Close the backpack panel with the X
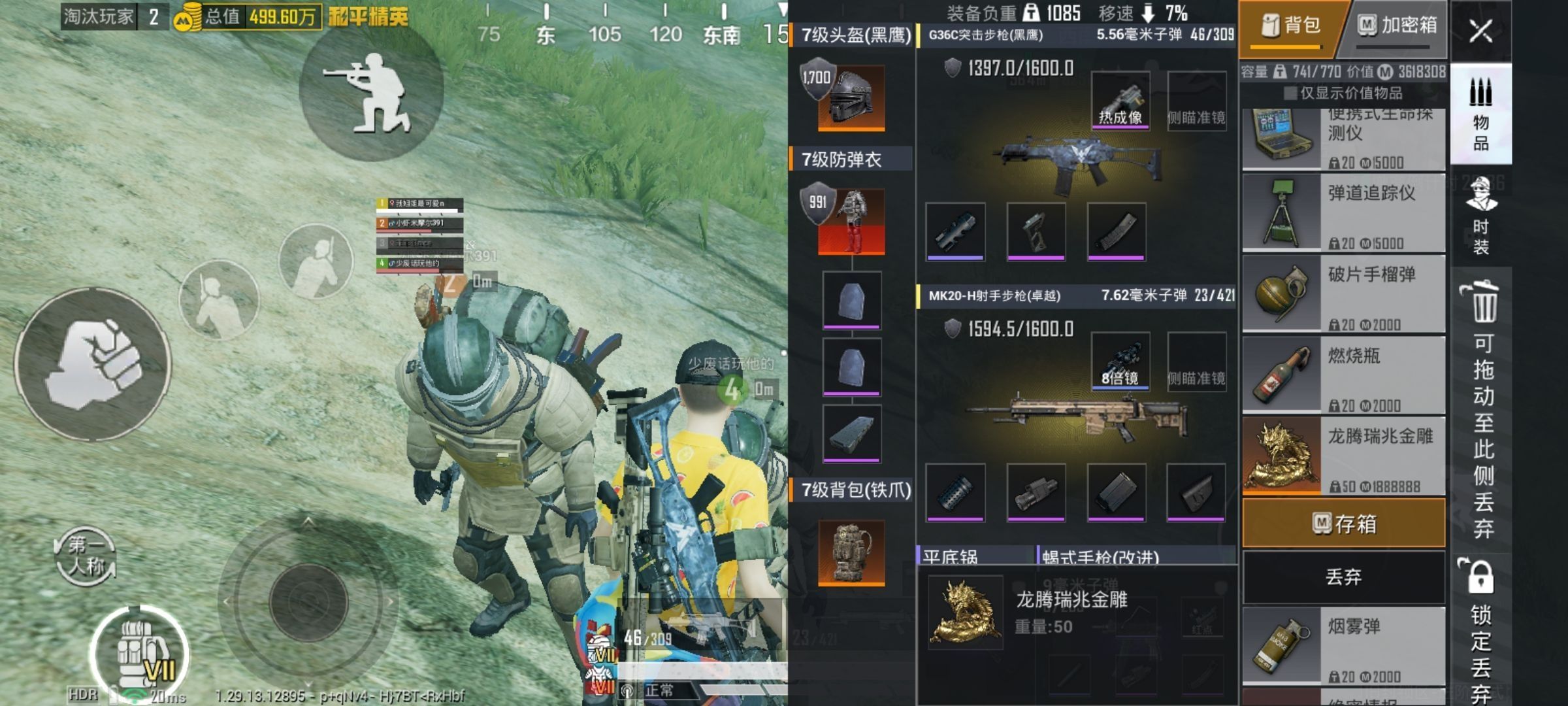1568x706 pixels. point(1480,31)
